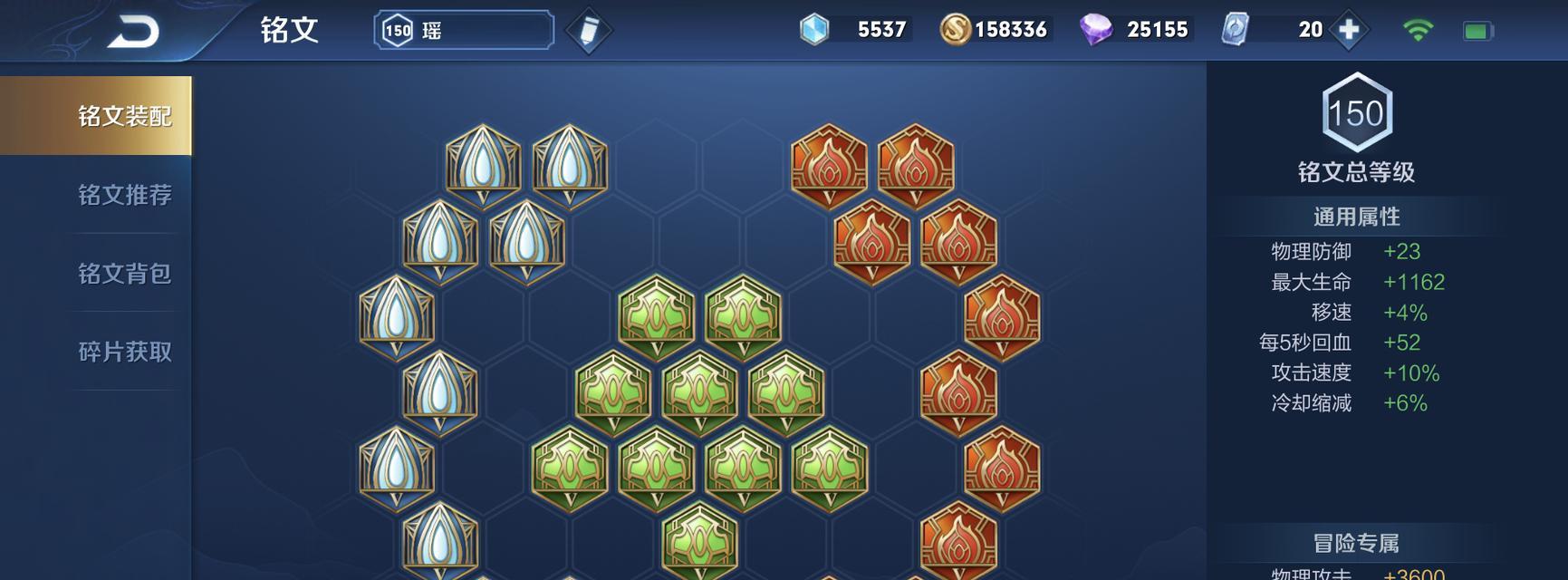Image resolution: width=1568 pixels, height=580 pixels.
Task: Switch to the 铭文推荐 tab
Action: [124, 195]
